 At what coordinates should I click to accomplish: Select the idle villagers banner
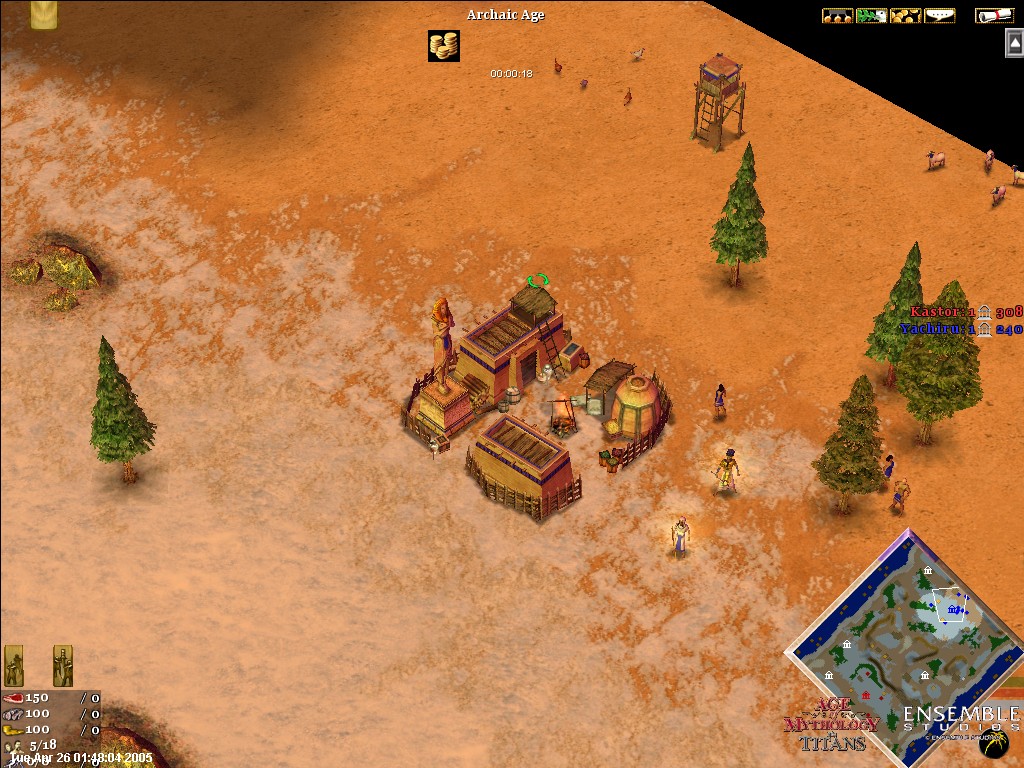click(x=15, y=665)
